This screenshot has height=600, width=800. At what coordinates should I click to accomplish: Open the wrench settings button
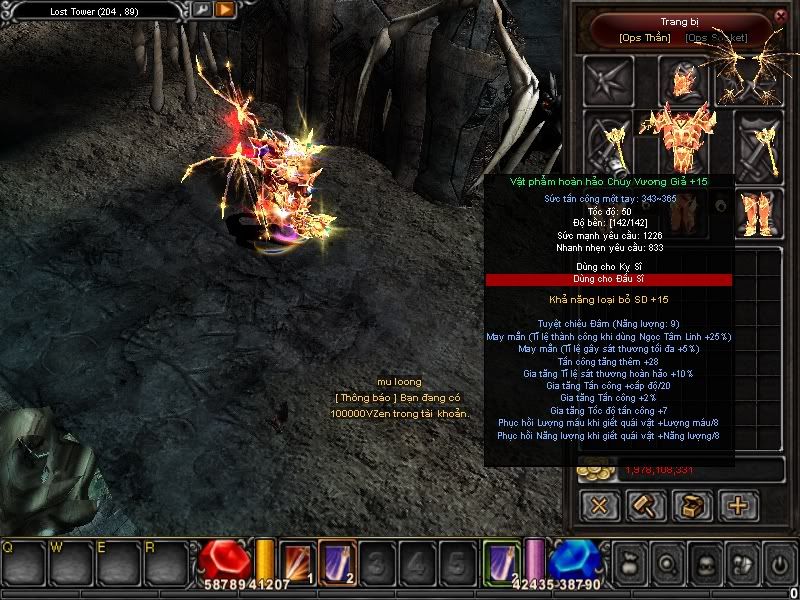coord(202,10)
